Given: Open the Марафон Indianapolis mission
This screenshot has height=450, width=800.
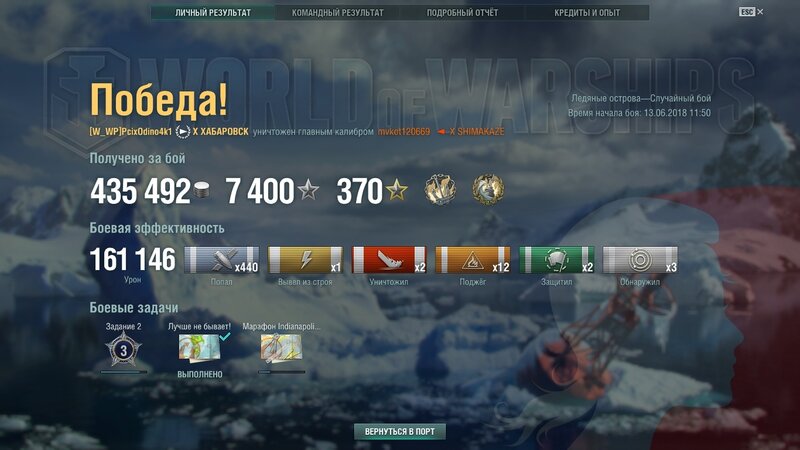Looking at the screenshot, I should point(282,347).
